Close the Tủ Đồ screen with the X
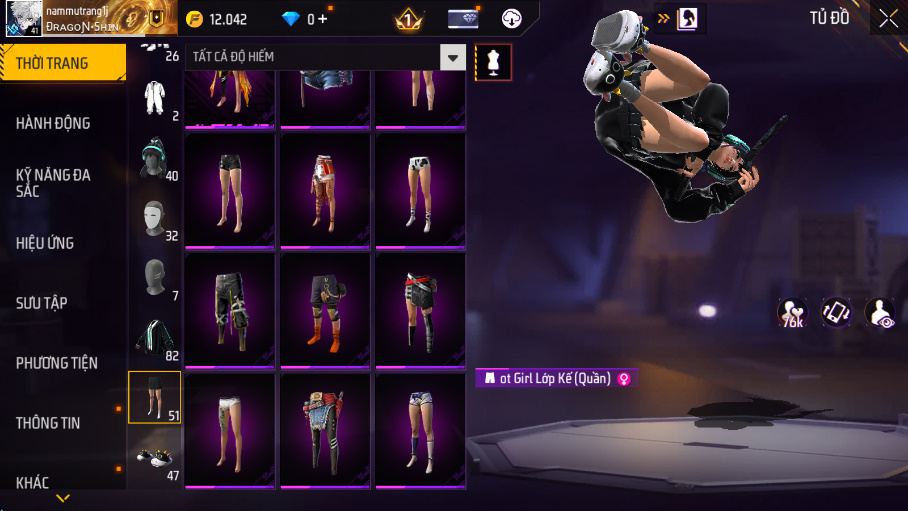Screen dimensions: 908x511 888,18
